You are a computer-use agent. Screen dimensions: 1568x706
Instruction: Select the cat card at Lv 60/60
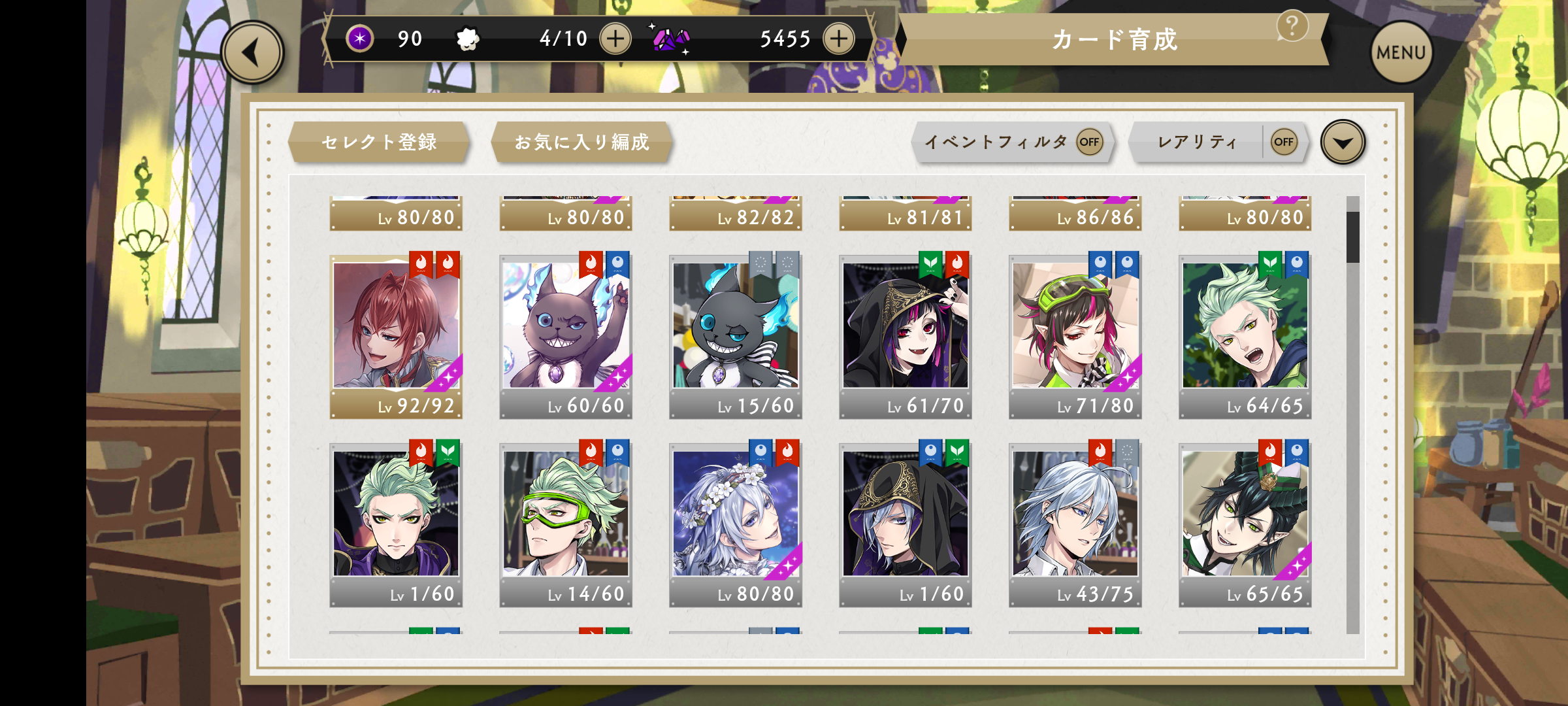566,333
